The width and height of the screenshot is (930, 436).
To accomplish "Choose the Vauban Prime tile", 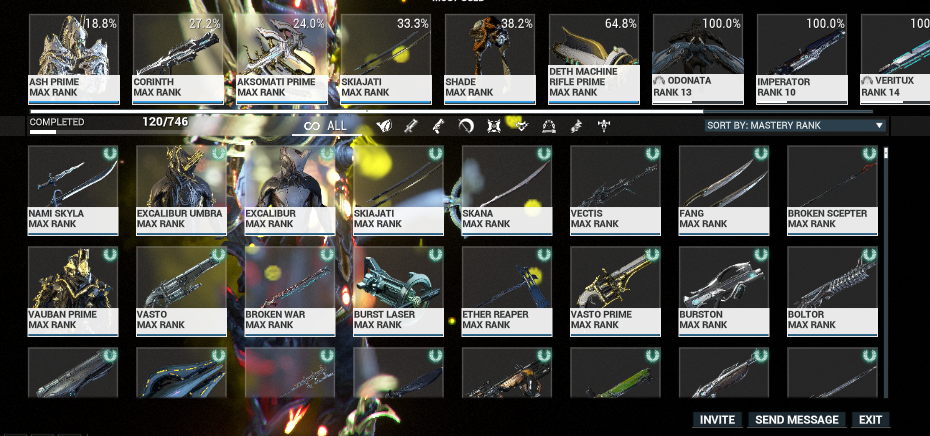I will 73,289.
